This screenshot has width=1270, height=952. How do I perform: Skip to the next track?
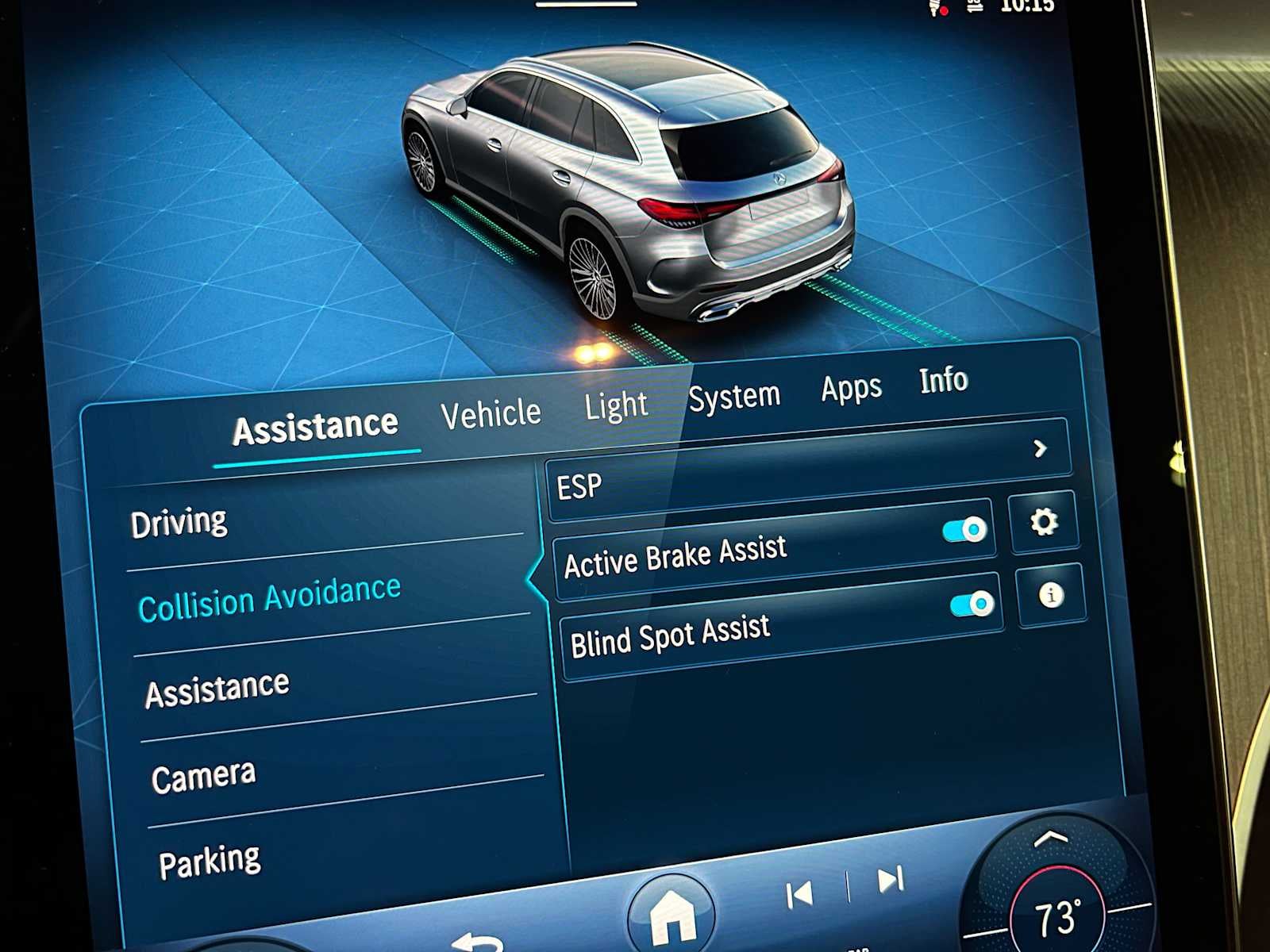click(x=888, y=879)
